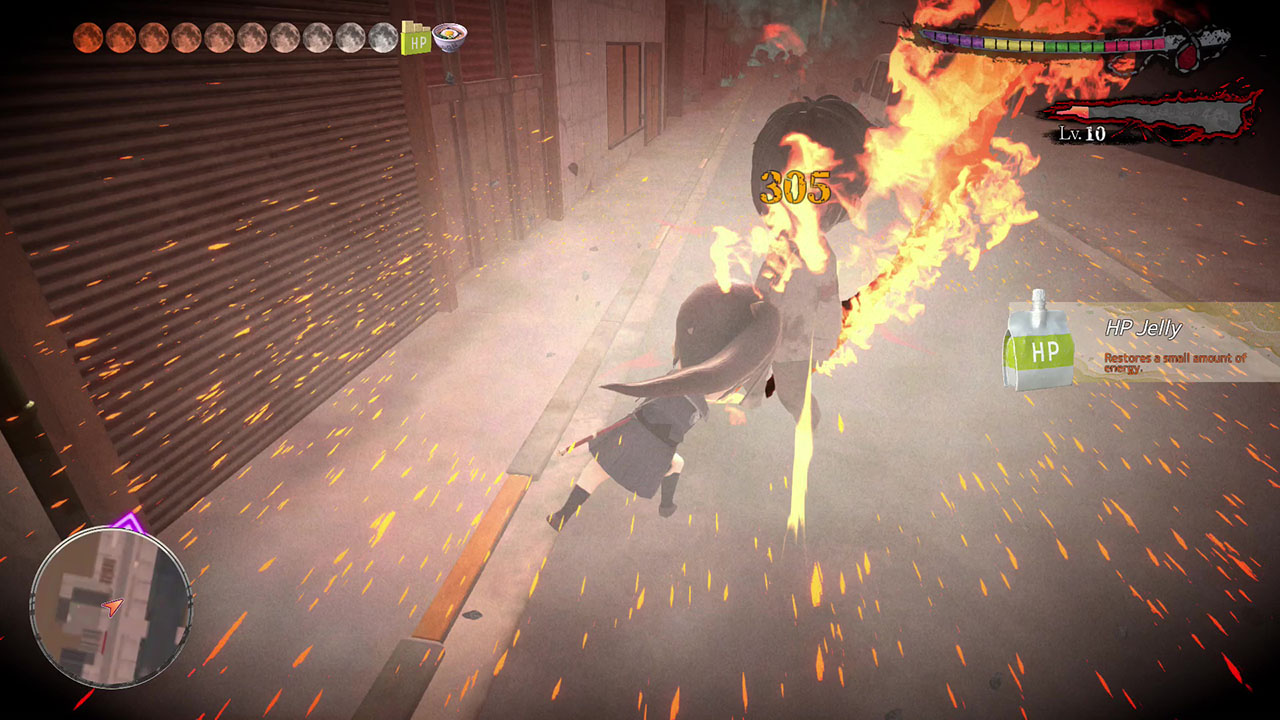Select the final white full moon icon
Viewport: 1280px width, 720px height.
pos(384,37)
